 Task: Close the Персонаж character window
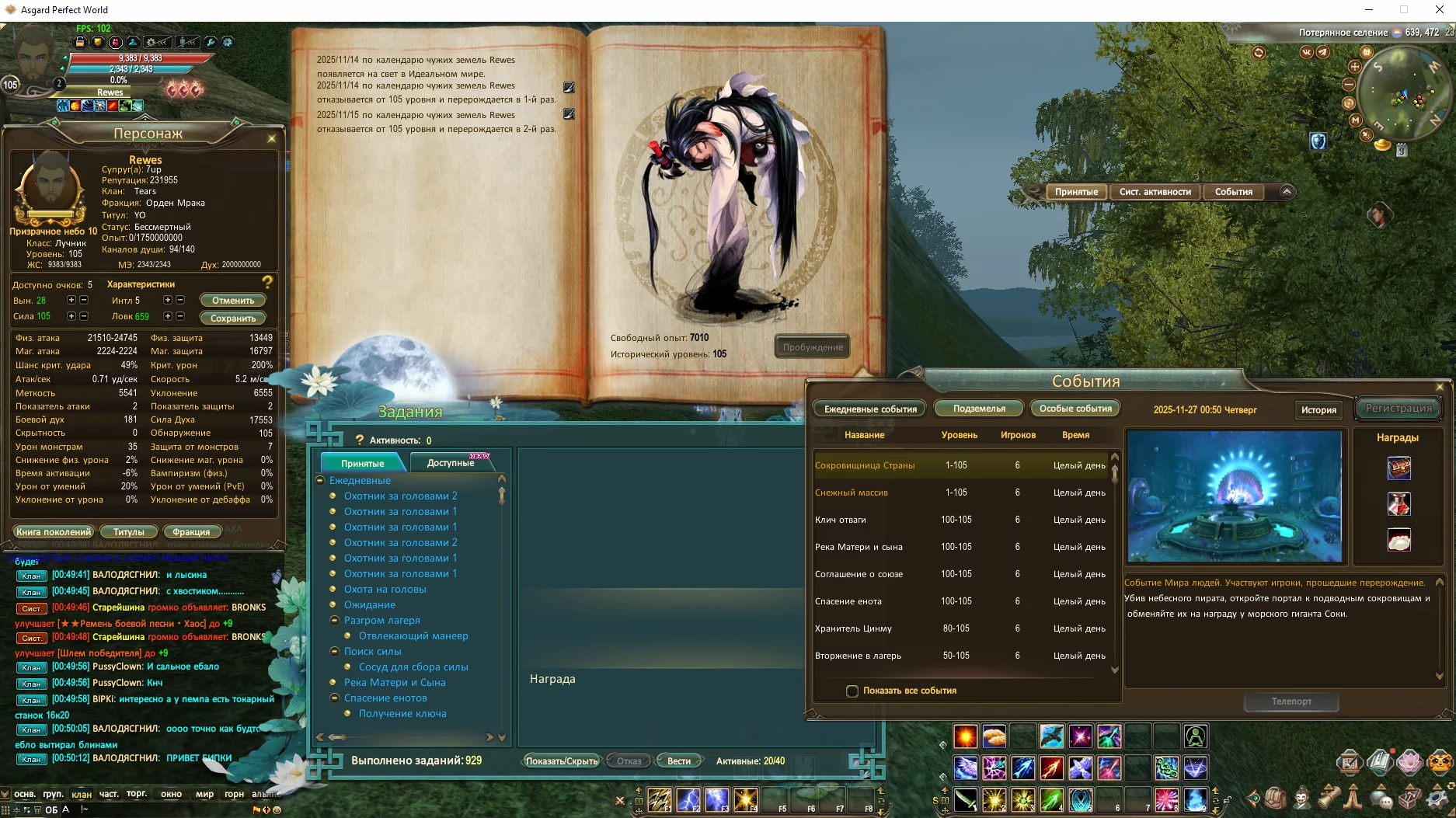pos(271,138)
